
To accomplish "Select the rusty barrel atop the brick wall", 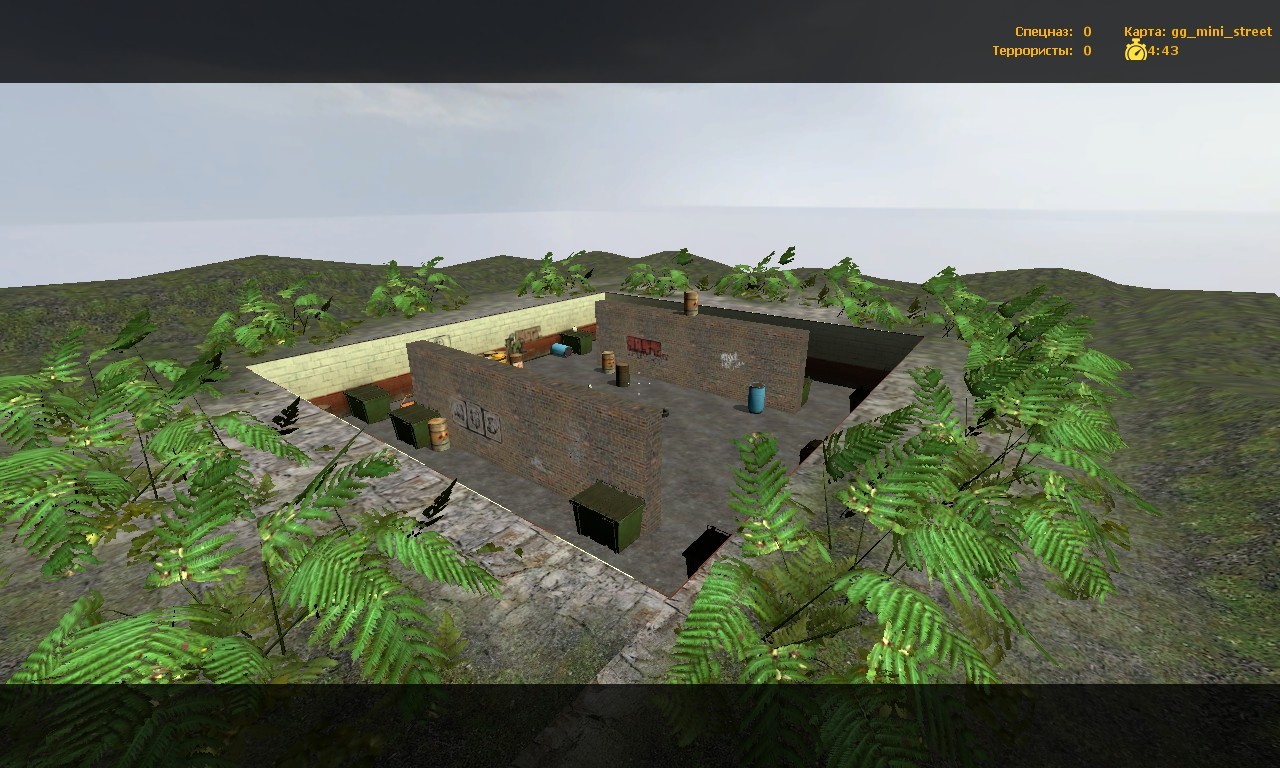I will click(x=689, y=301).
